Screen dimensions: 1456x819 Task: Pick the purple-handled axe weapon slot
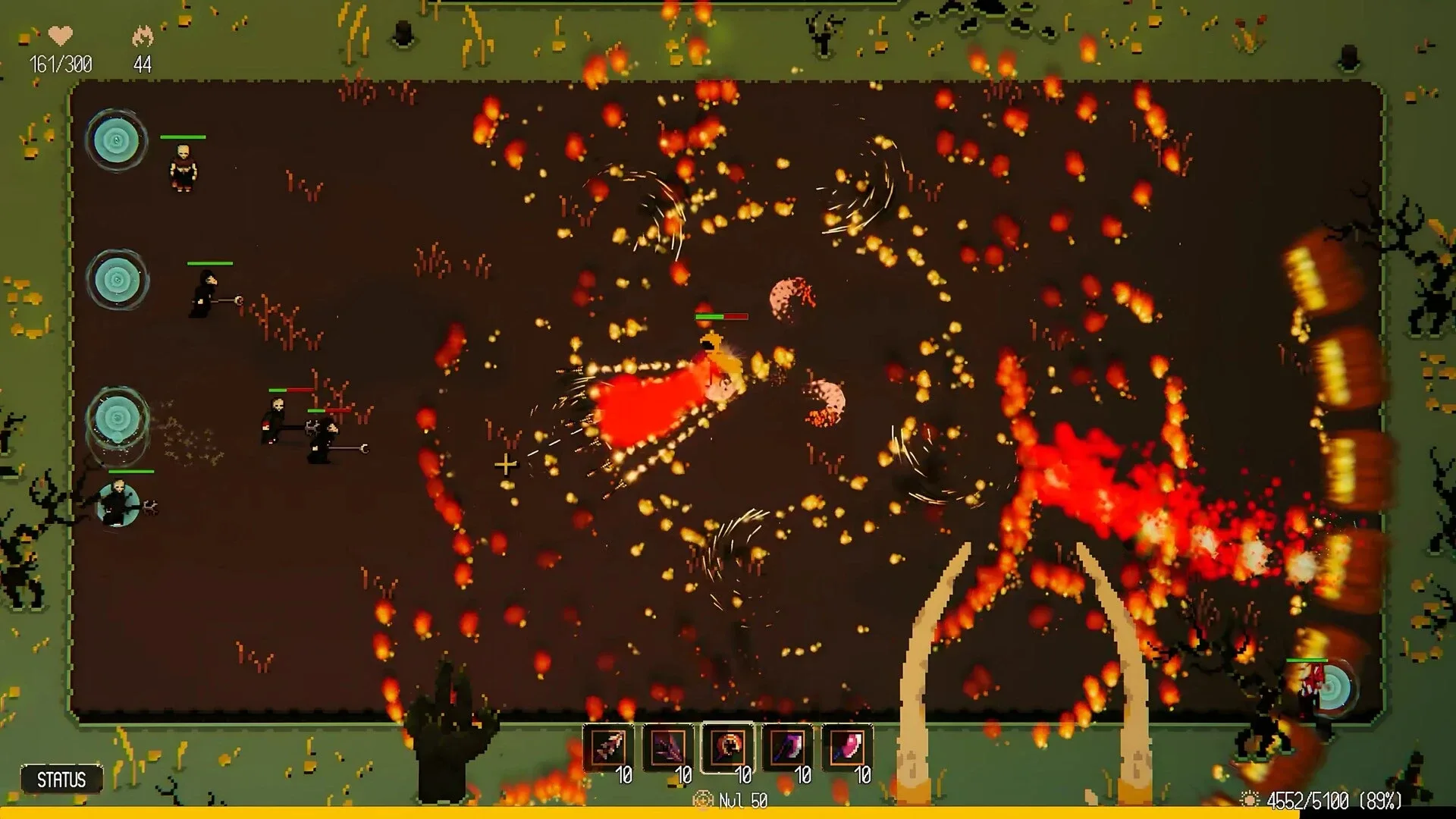coord(787,748)
